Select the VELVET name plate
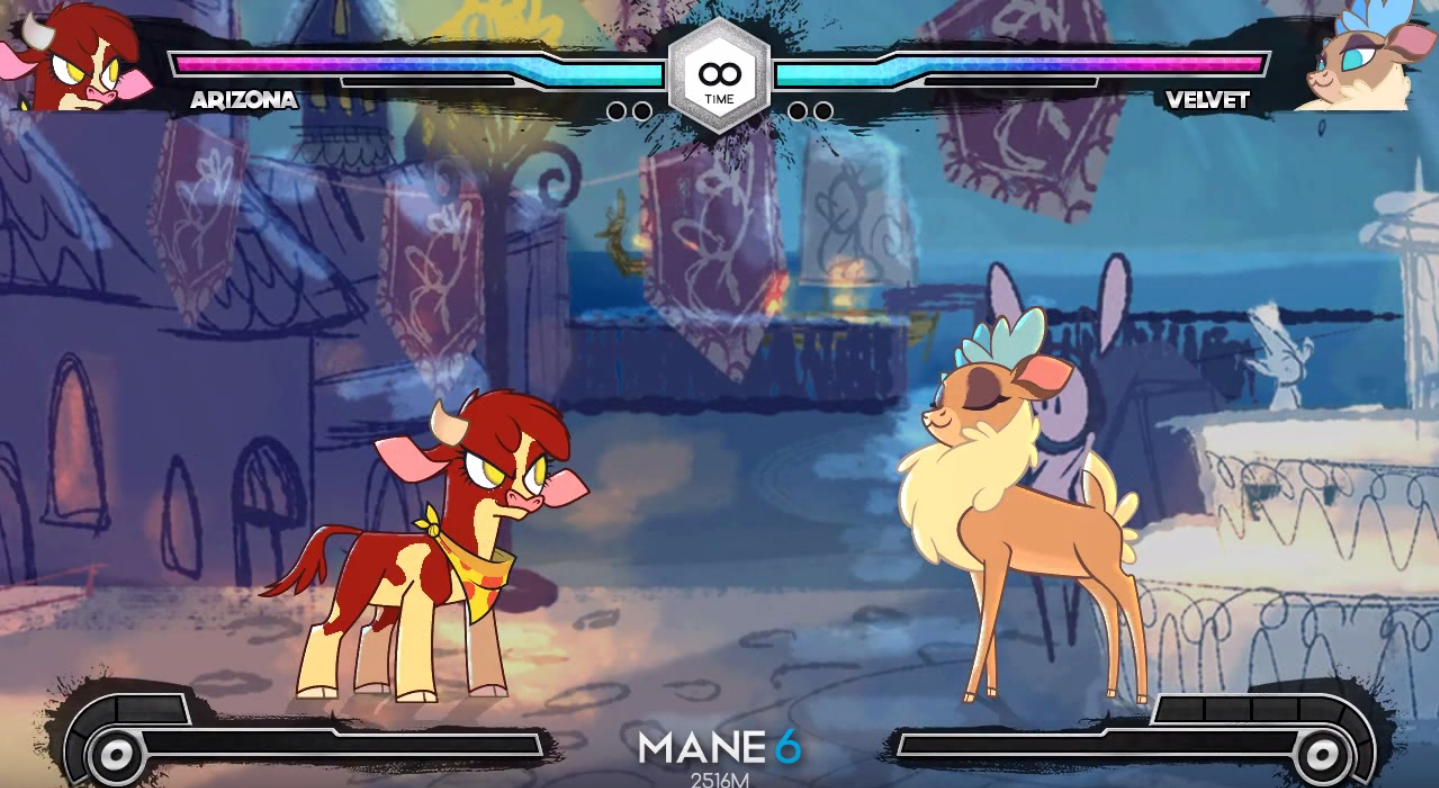 coord(1209,101)
